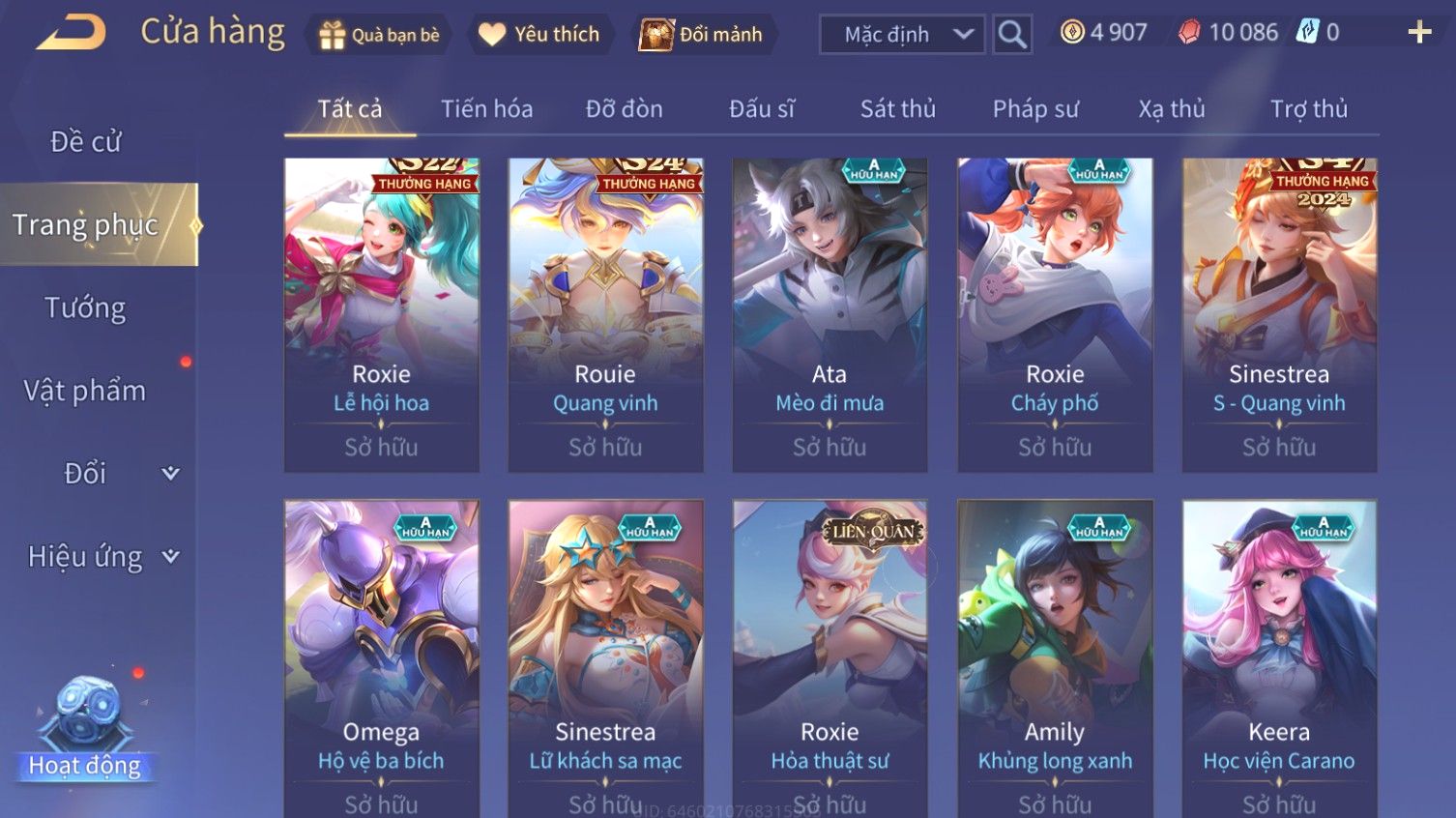Screen dimensions: 1456x818
Task: Go to the Tướng heroes section
Action: (x=86, y=308)
